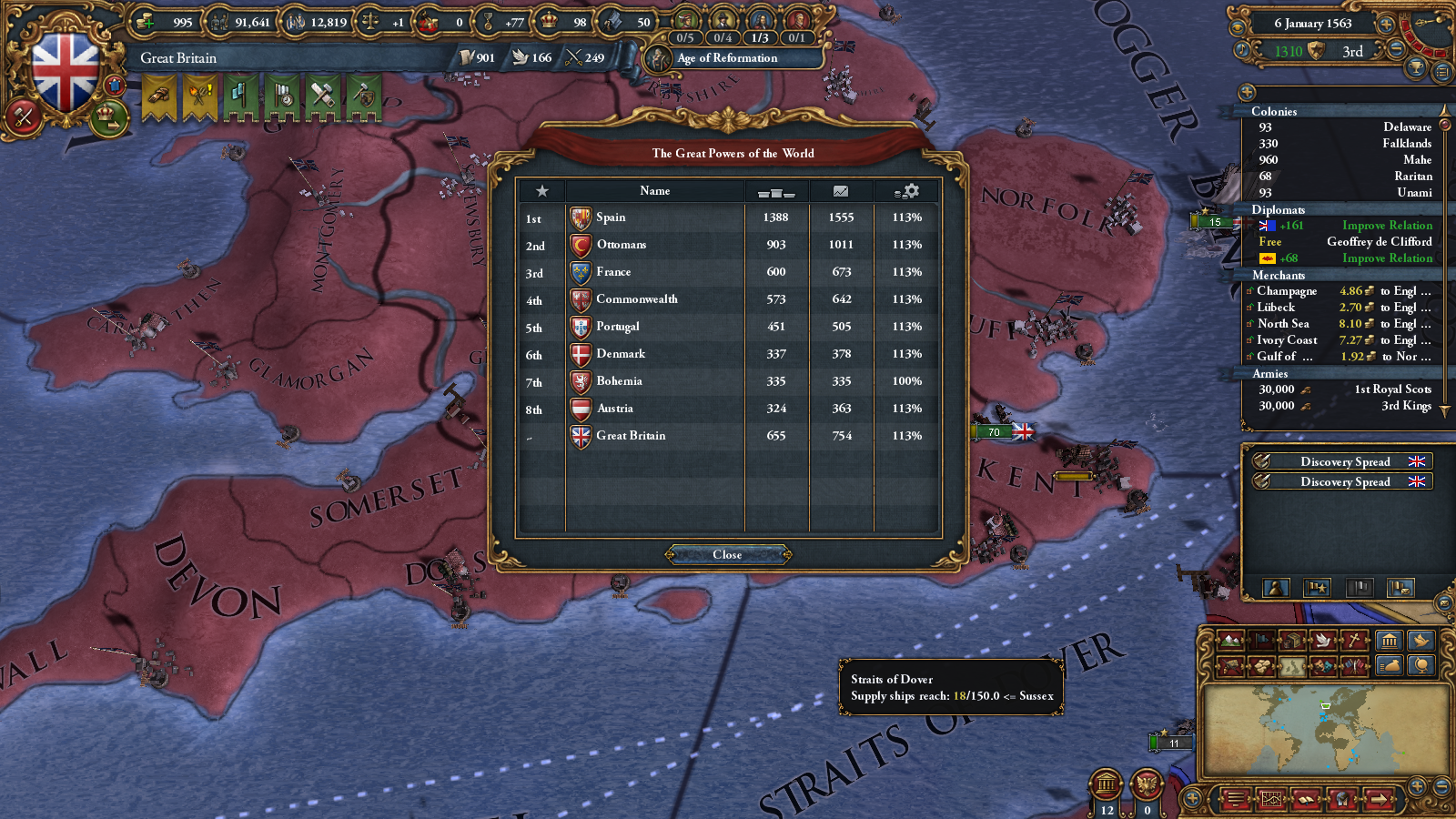Click Improve Relation for Geoffrey de Clifford

tap(1387, 258)
